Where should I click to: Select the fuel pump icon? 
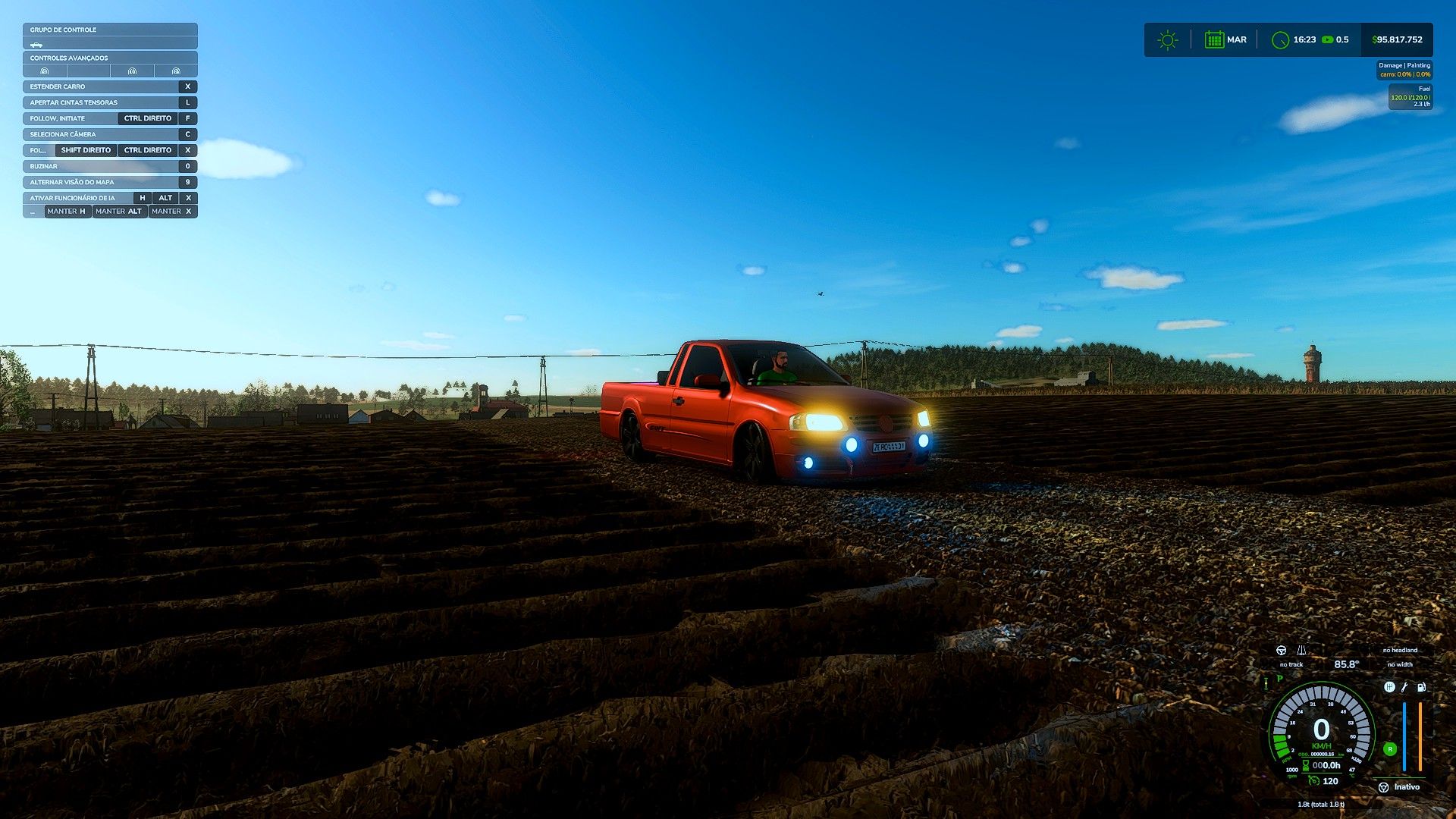tap(1421, 687)
